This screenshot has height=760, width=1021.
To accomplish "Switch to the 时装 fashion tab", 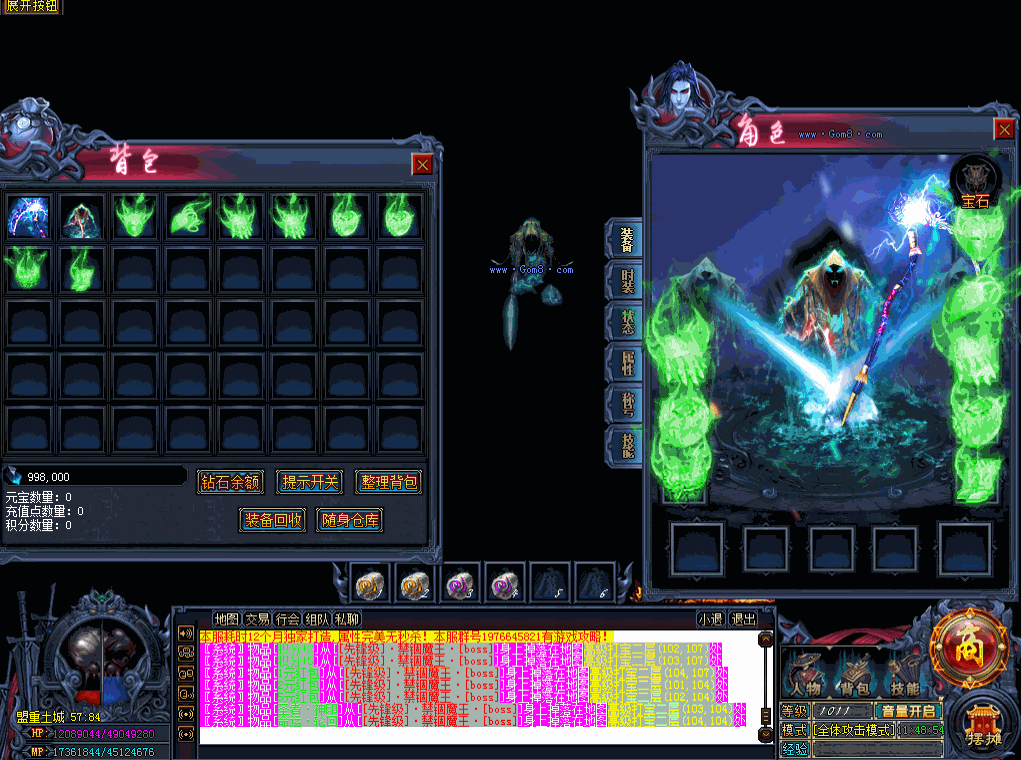I will coord(626,281).
